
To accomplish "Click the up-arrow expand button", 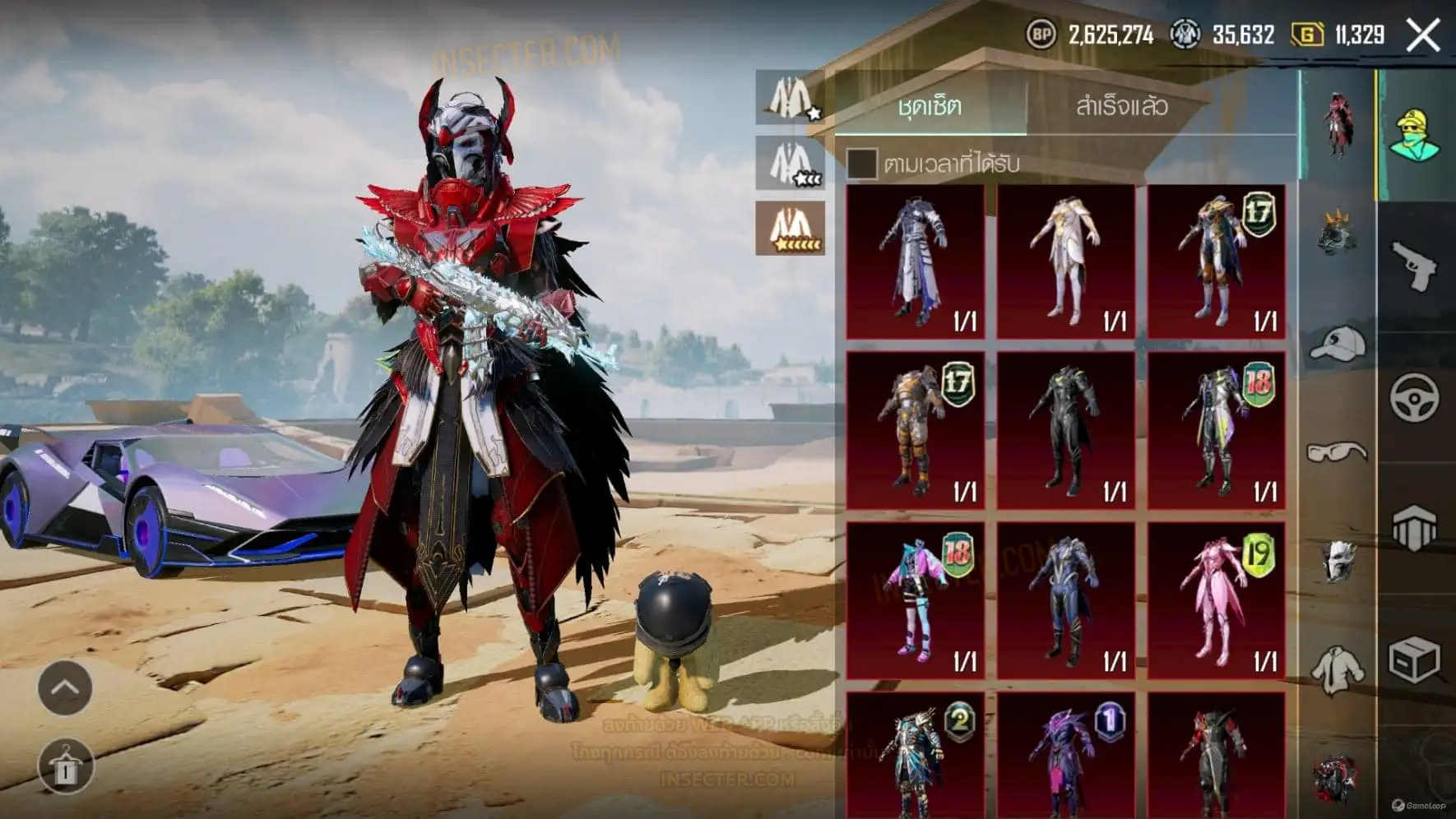I will pyautogui.click(x=65, y=687).
